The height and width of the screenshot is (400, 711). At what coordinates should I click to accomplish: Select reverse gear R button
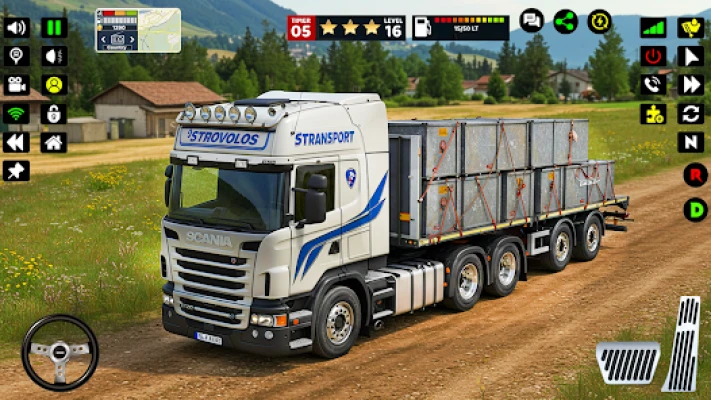[x=695, y=175]
